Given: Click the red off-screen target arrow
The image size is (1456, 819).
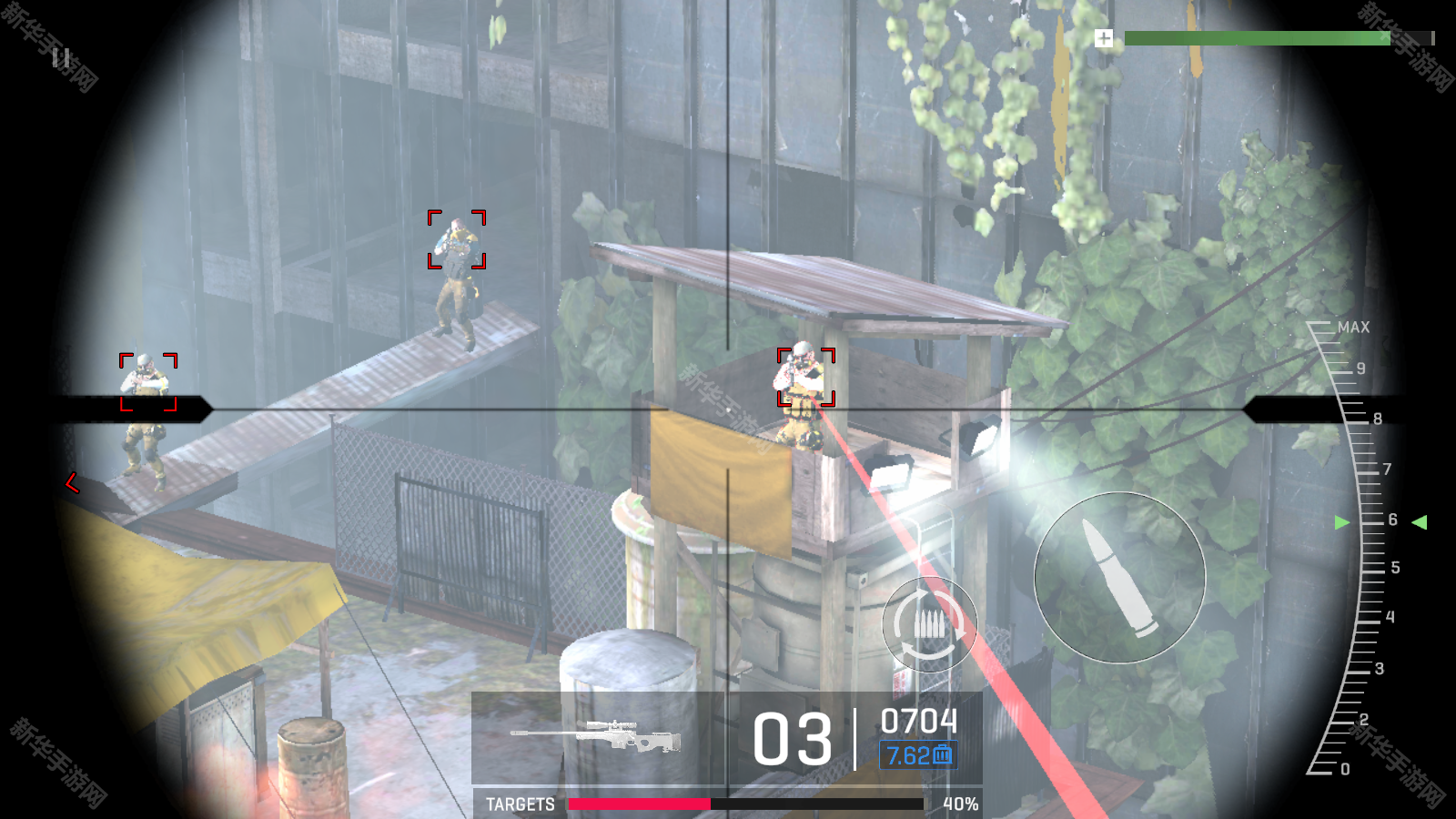Looking at the screenshot, I should tap(72, 482).
